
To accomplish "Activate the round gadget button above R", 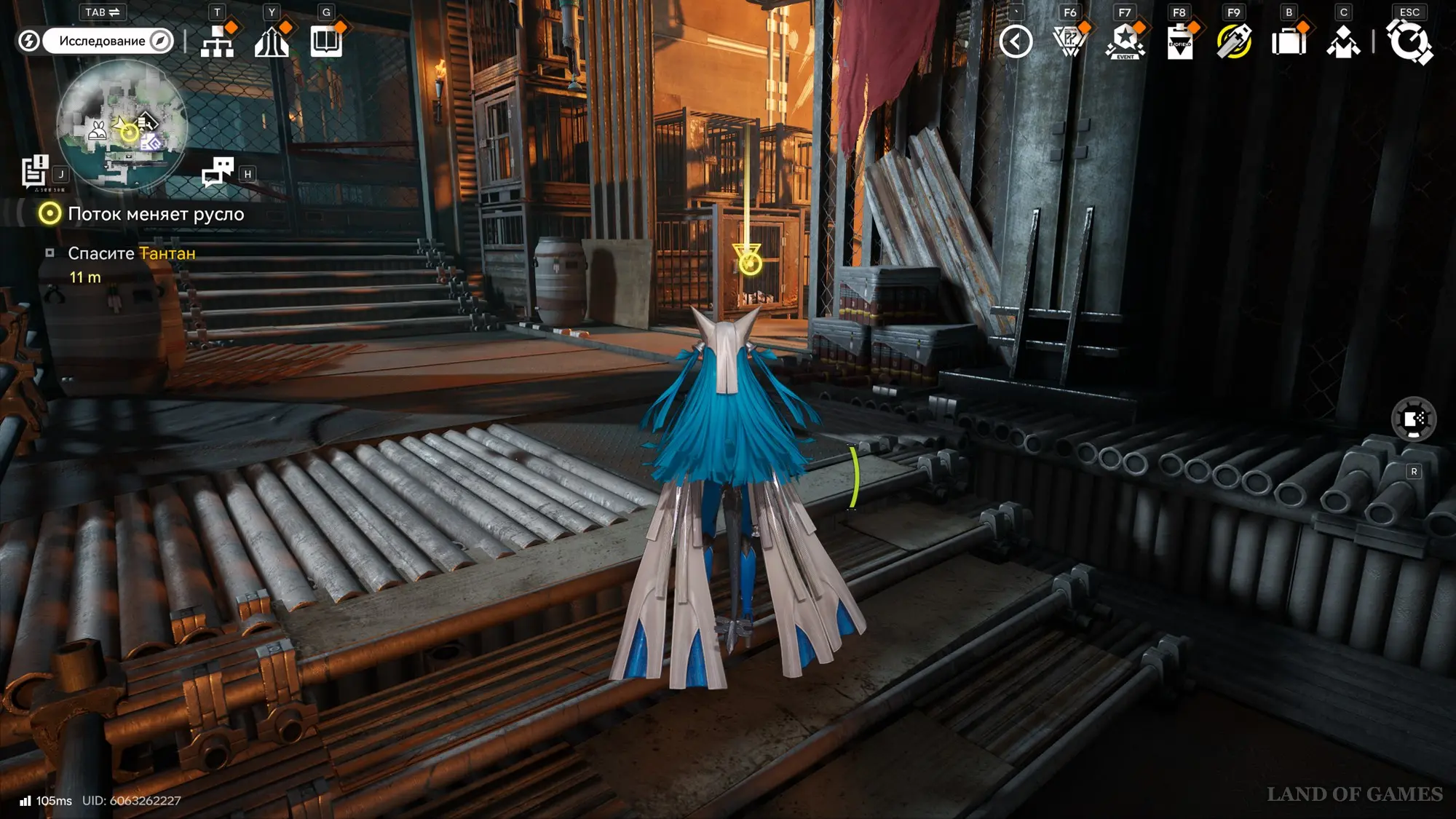I will pos(1413,419).
